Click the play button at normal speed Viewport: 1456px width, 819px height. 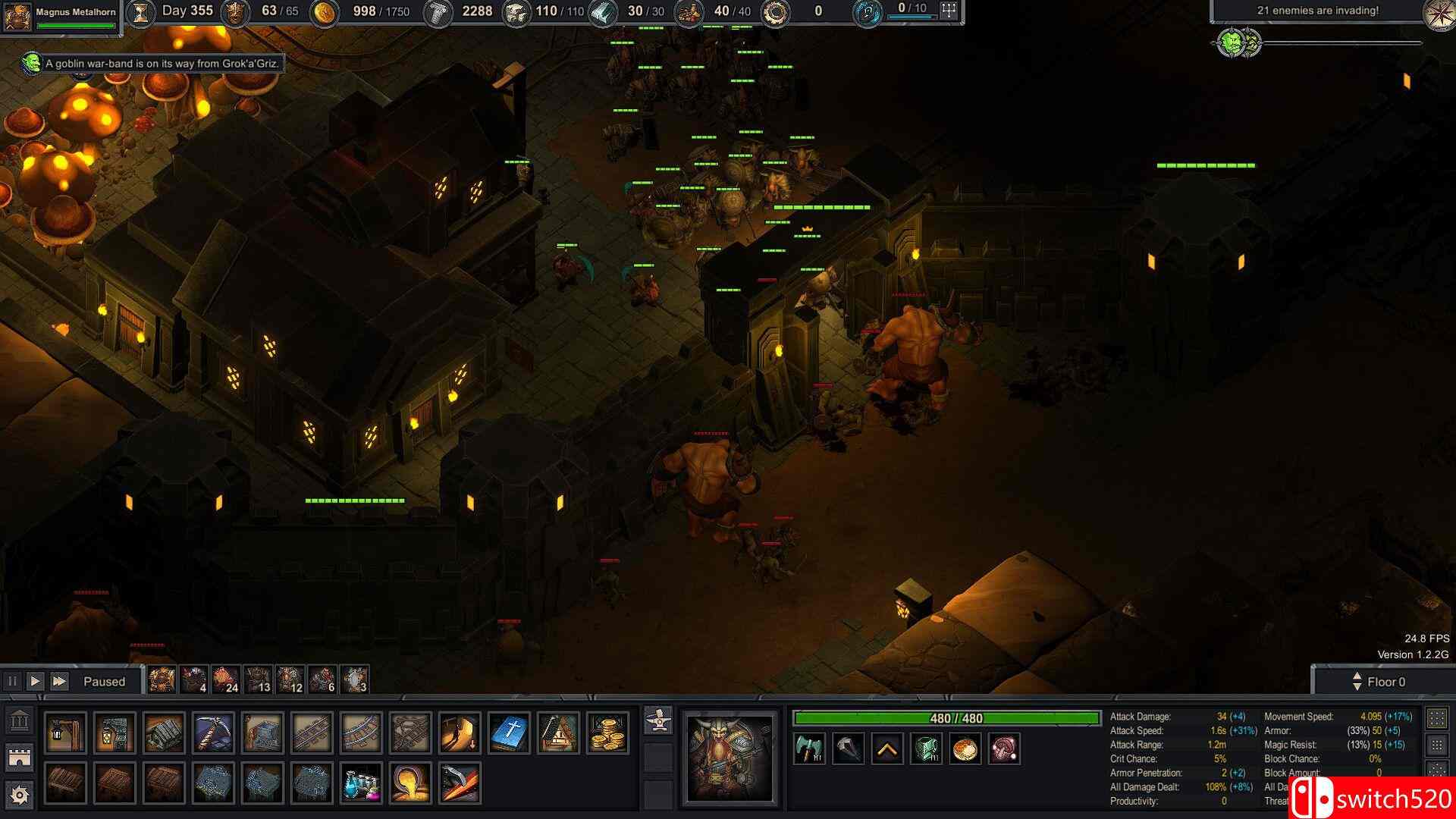click(x=35, y=681)
